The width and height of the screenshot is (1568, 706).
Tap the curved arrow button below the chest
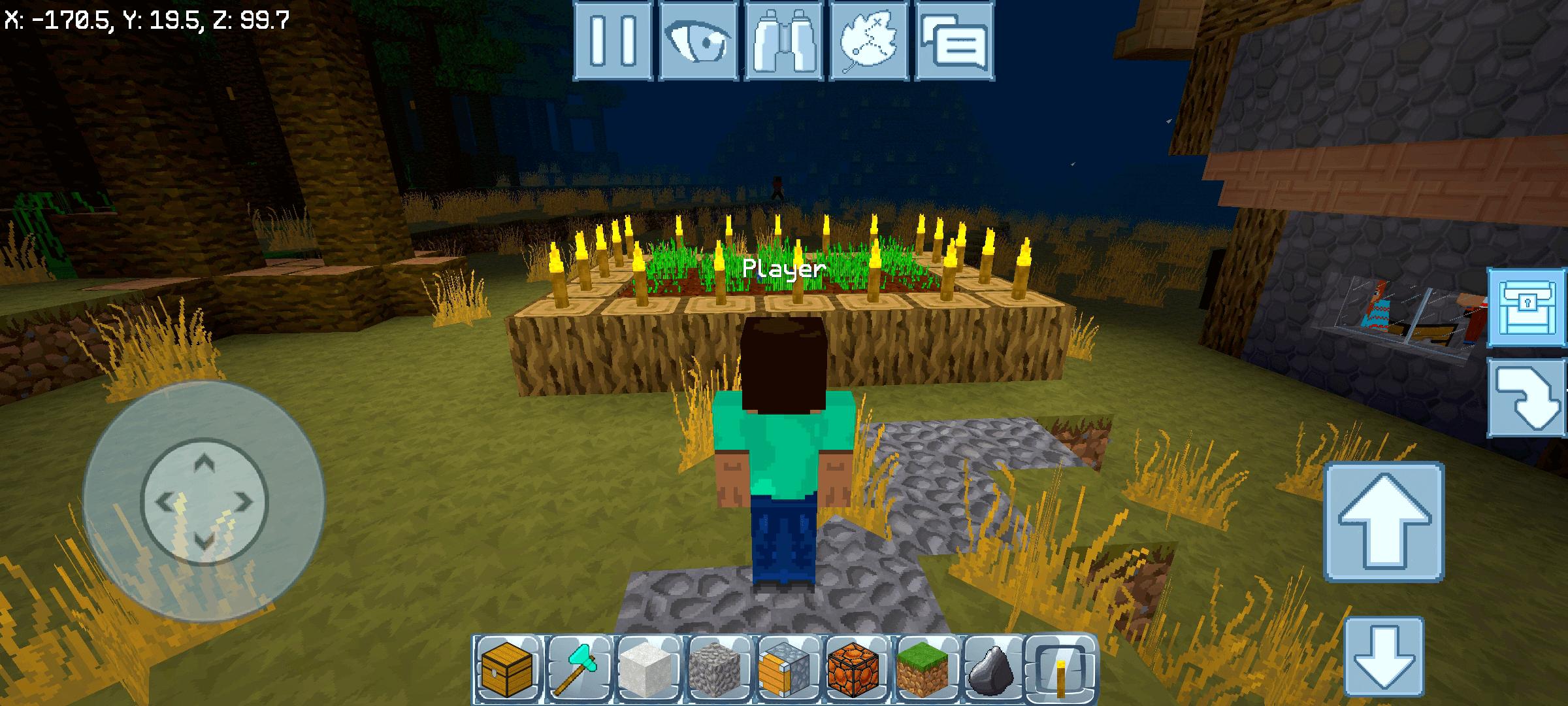[x=1527, y=397]
